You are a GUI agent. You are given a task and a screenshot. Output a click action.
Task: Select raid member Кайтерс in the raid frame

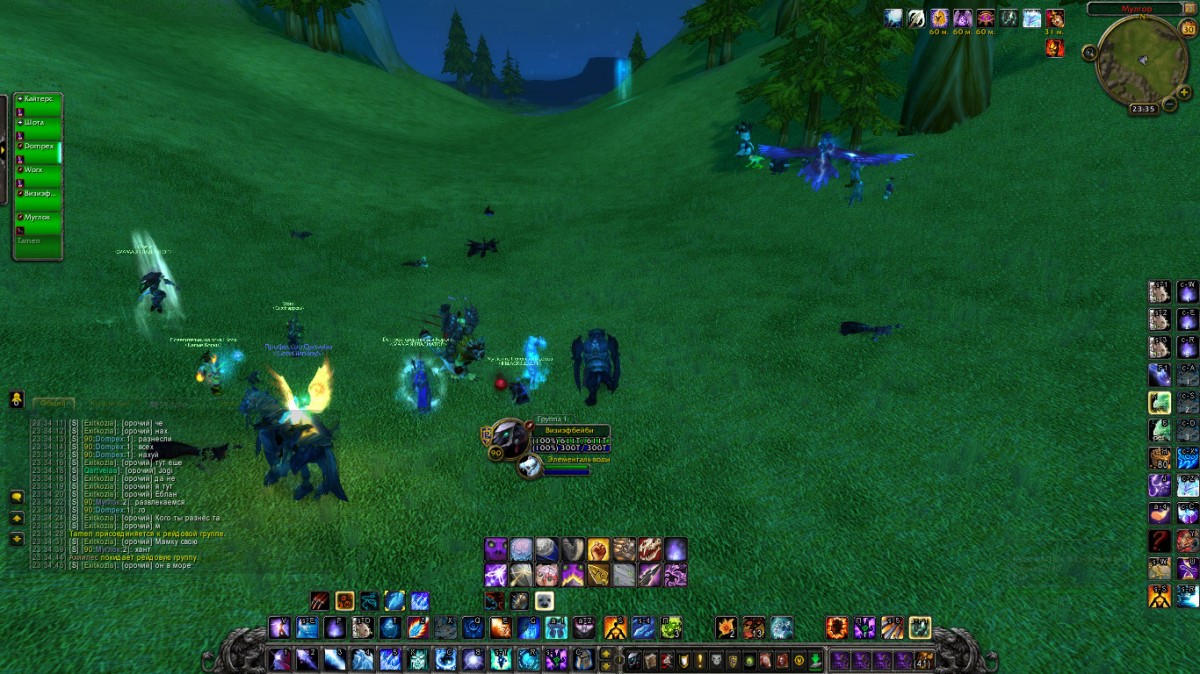[38, 98]
